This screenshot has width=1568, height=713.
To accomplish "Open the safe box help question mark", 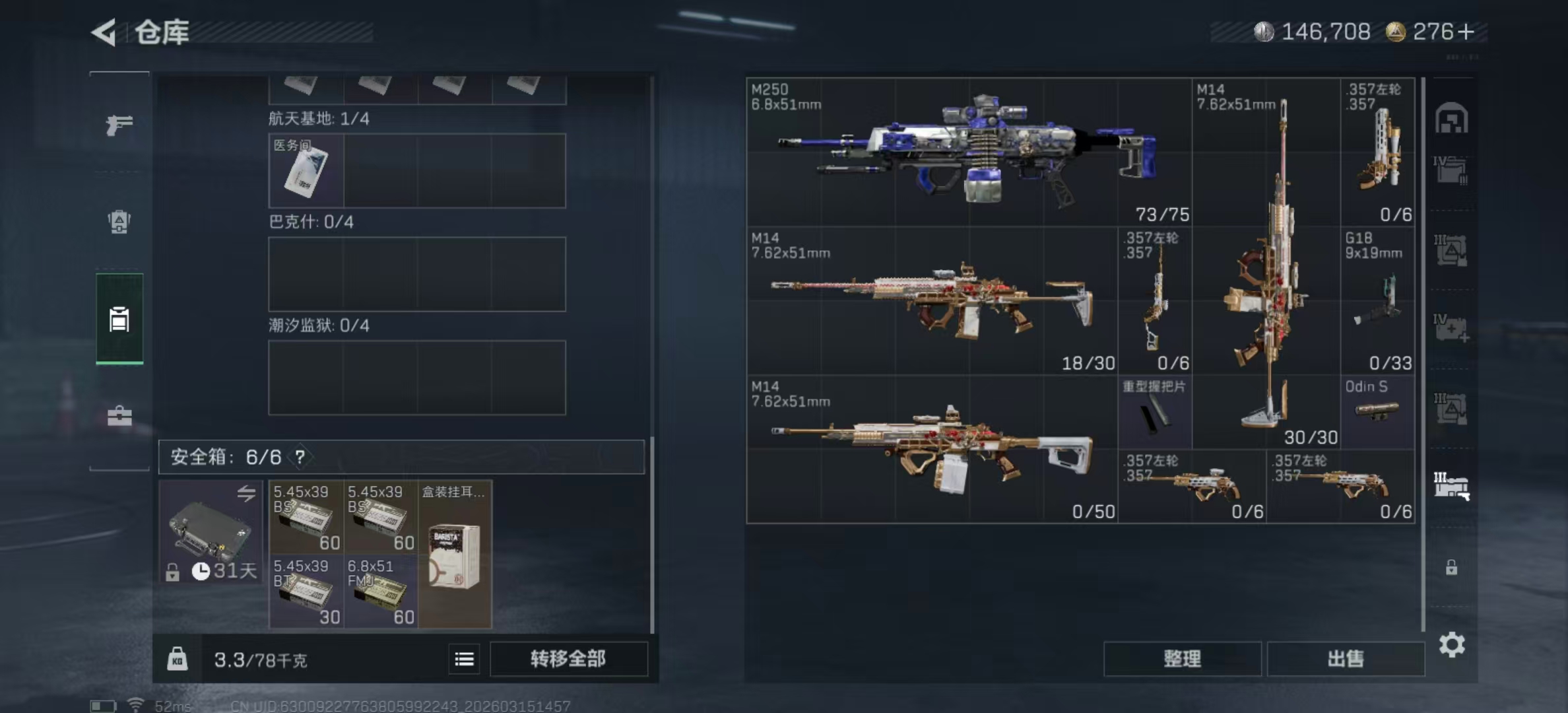I will coord(300,457).
